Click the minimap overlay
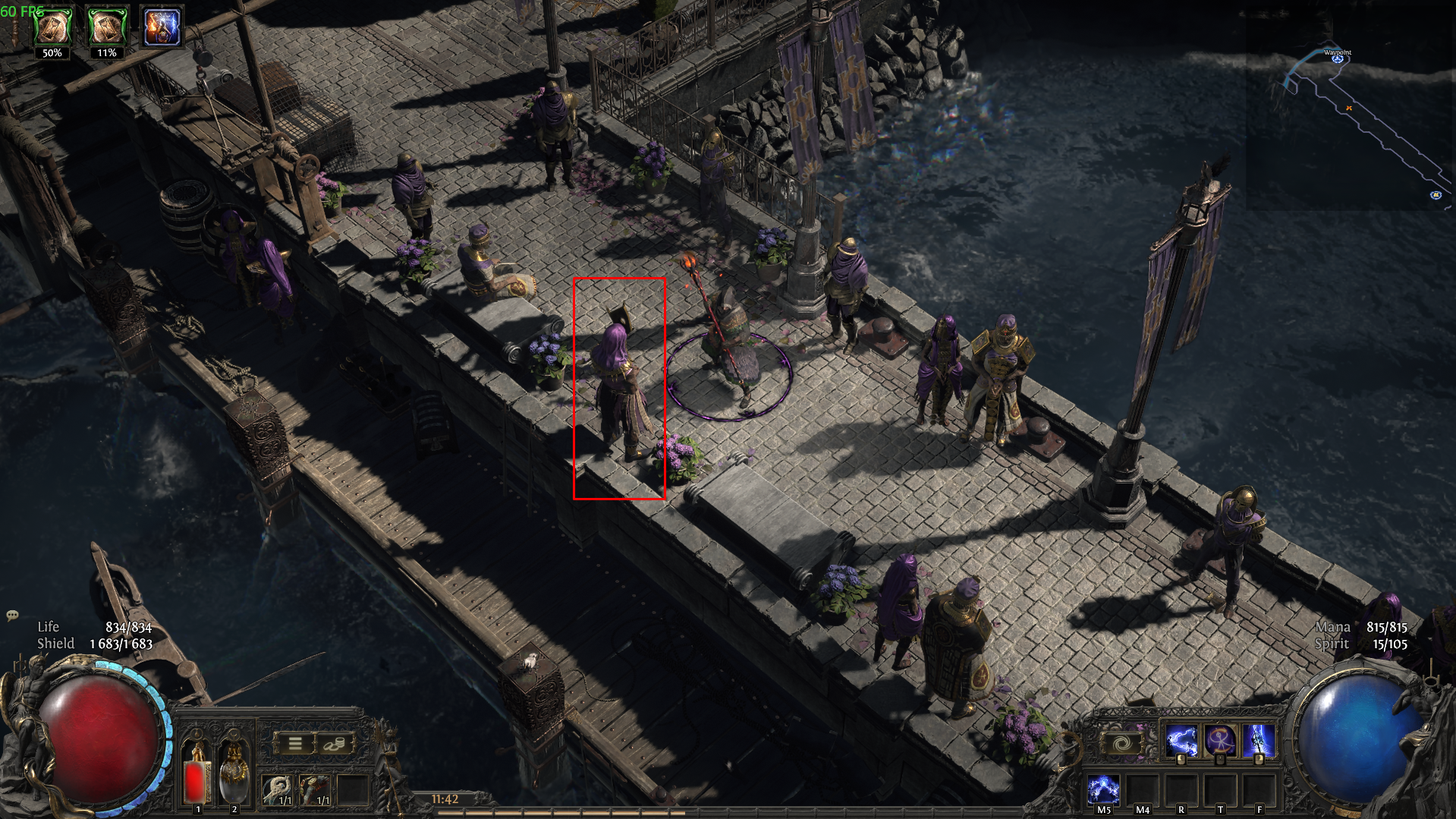 tap(1351, 114)
